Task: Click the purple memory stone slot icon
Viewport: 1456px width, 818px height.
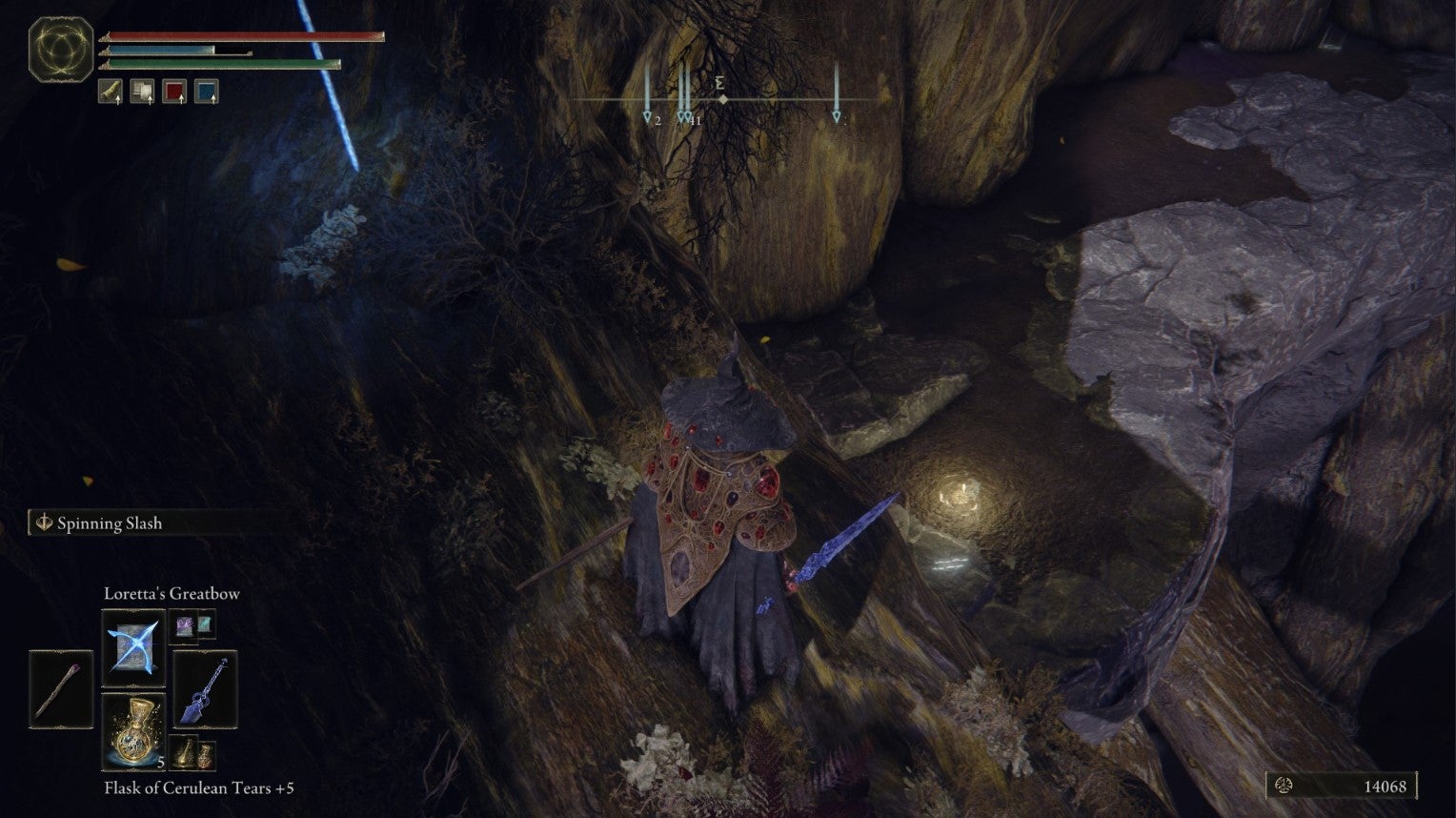Action: (184, 626)
